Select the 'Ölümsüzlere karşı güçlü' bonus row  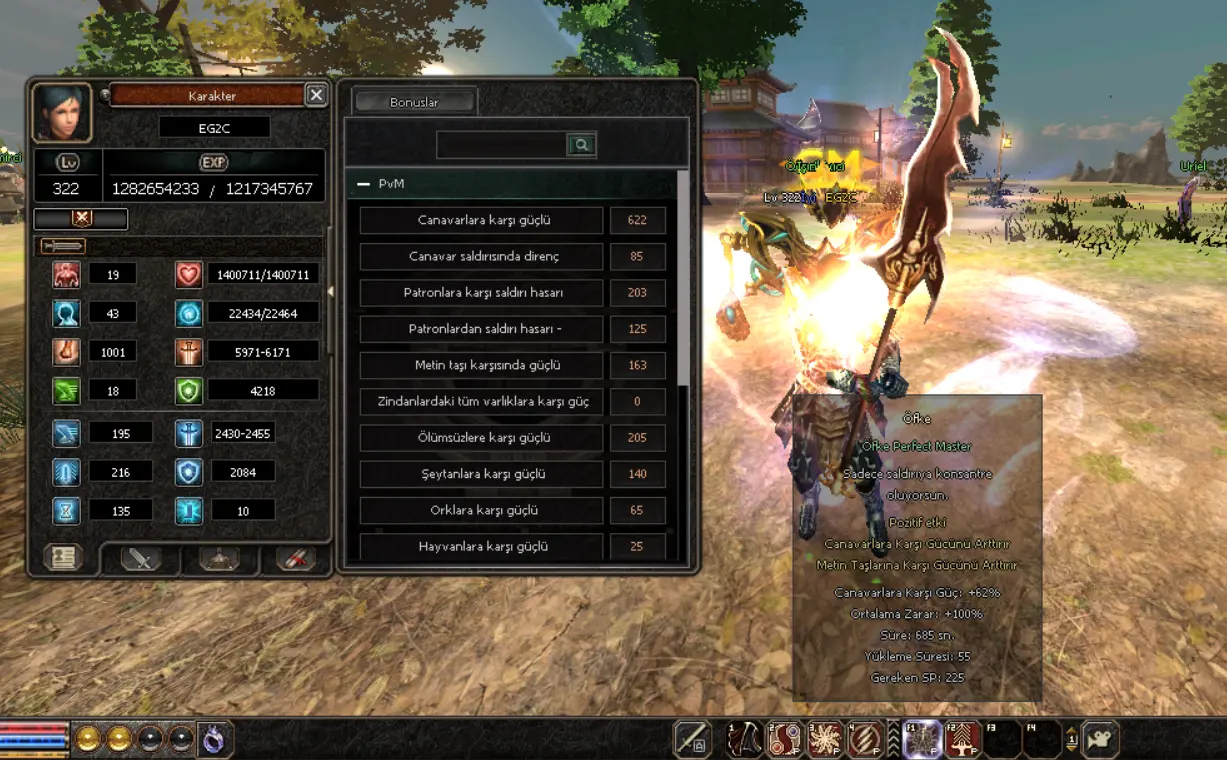tap(482, 438)
